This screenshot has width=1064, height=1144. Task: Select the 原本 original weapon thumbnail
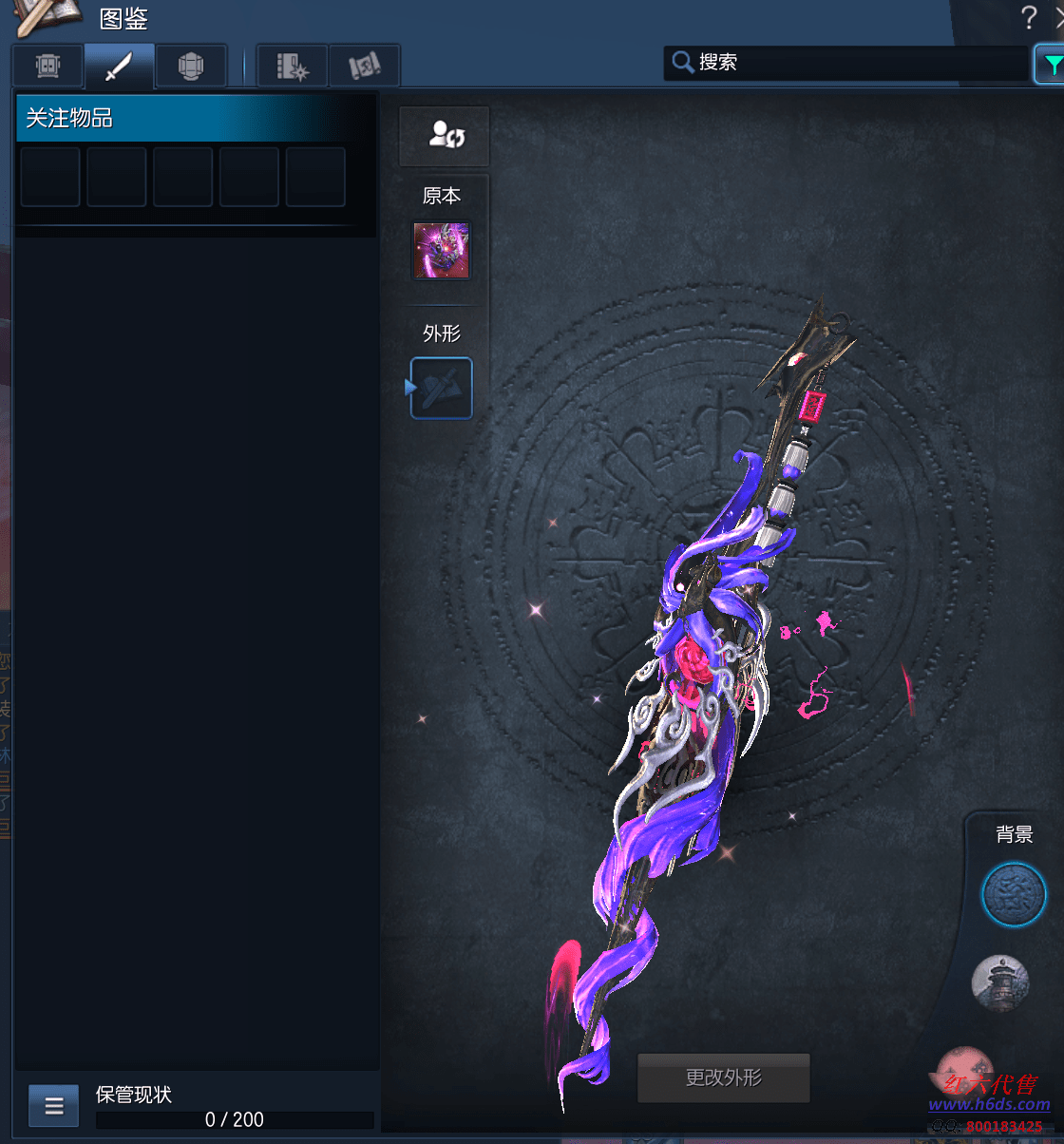coord(441,251)
